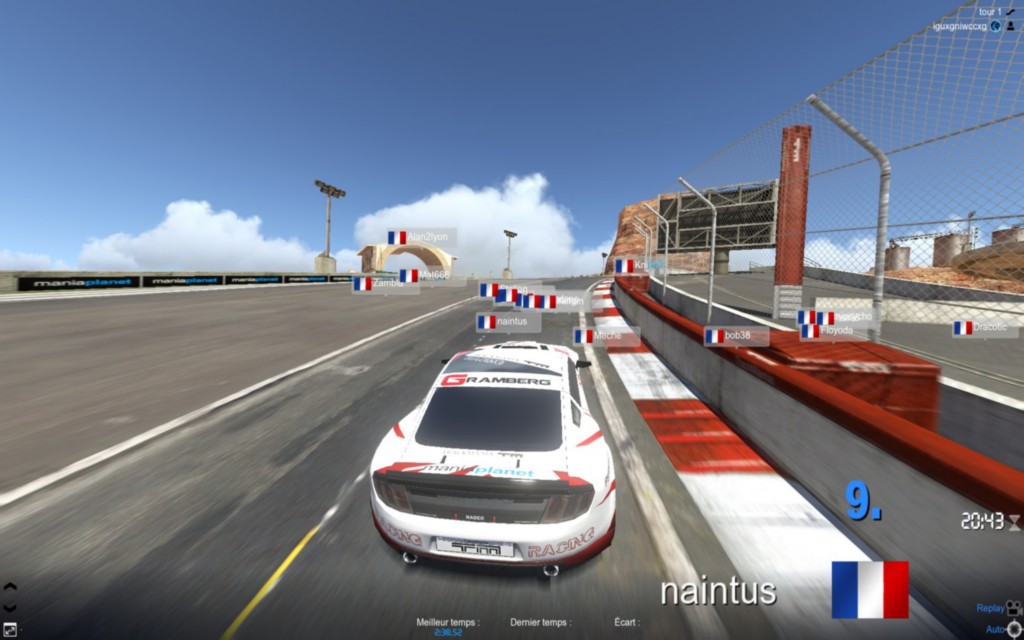Screen dimensions: 1024x640
Task: Toggle the Auto camera target mode
Action: click(1014, 629)
